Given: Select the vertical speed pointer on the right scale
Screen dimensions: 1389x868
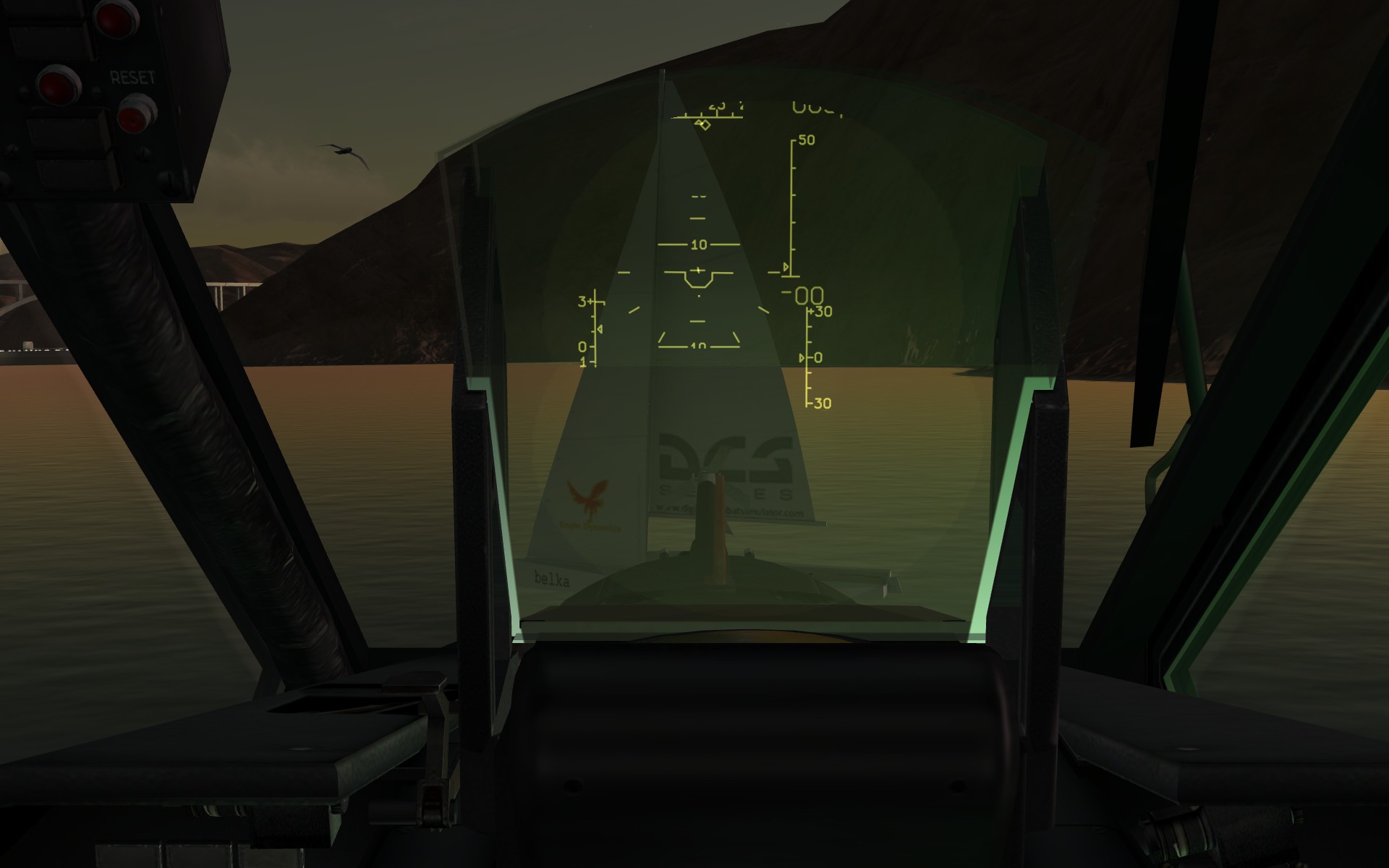Looking at the screenshot, I should [801, 356].
